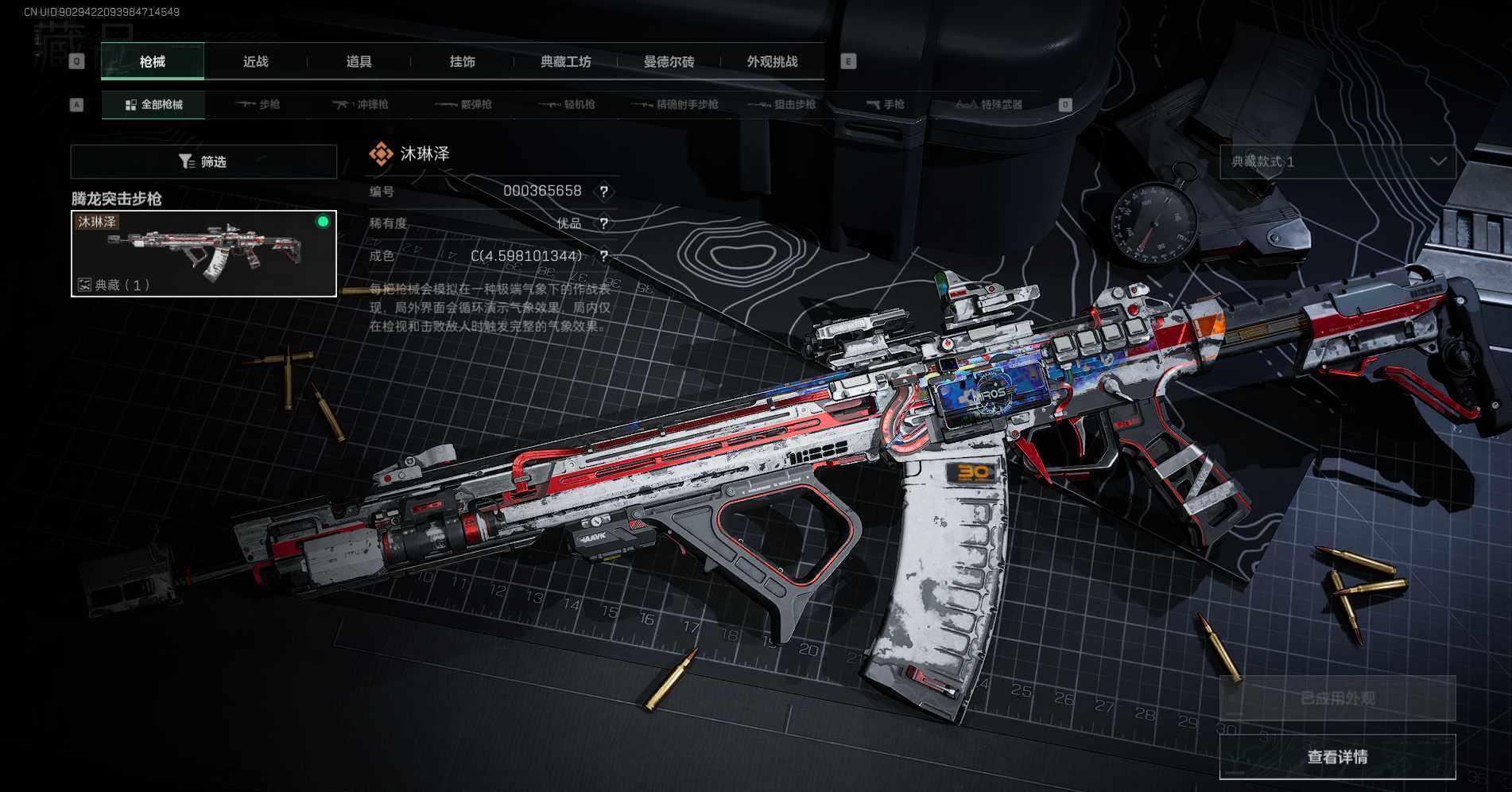Click the question mark beside 成色

click(x=604, y=256)
